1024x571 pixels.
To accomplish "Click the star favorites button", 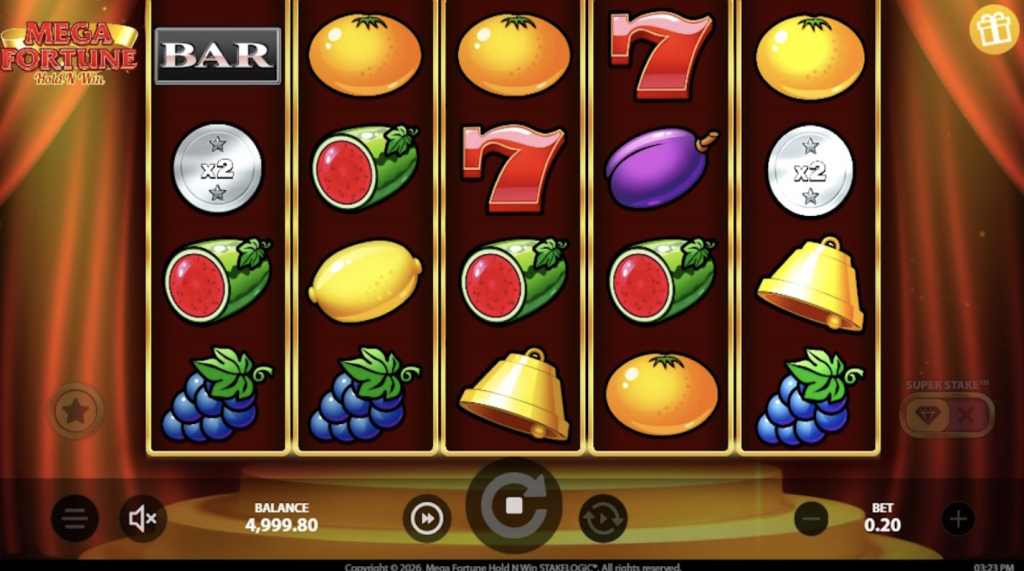I will point(77,410).
